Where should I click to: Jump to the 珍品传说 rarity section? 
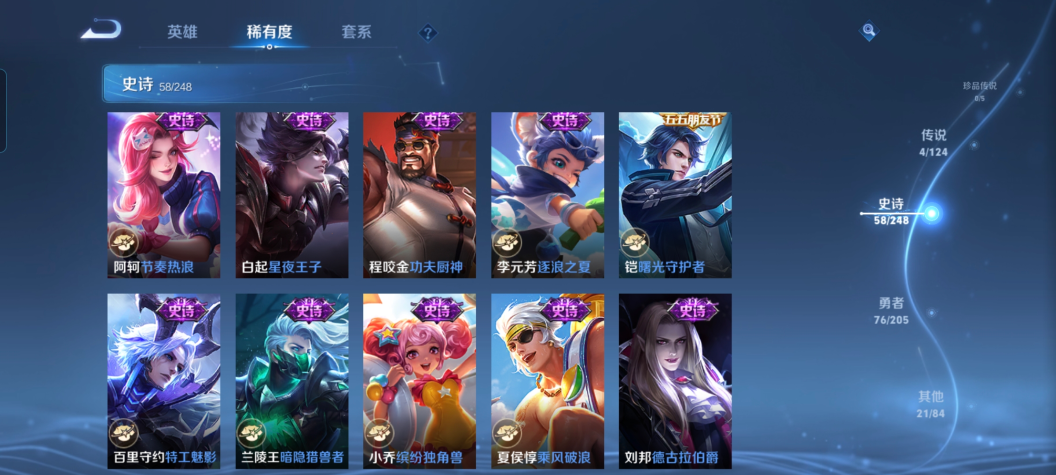pos(979,90)
